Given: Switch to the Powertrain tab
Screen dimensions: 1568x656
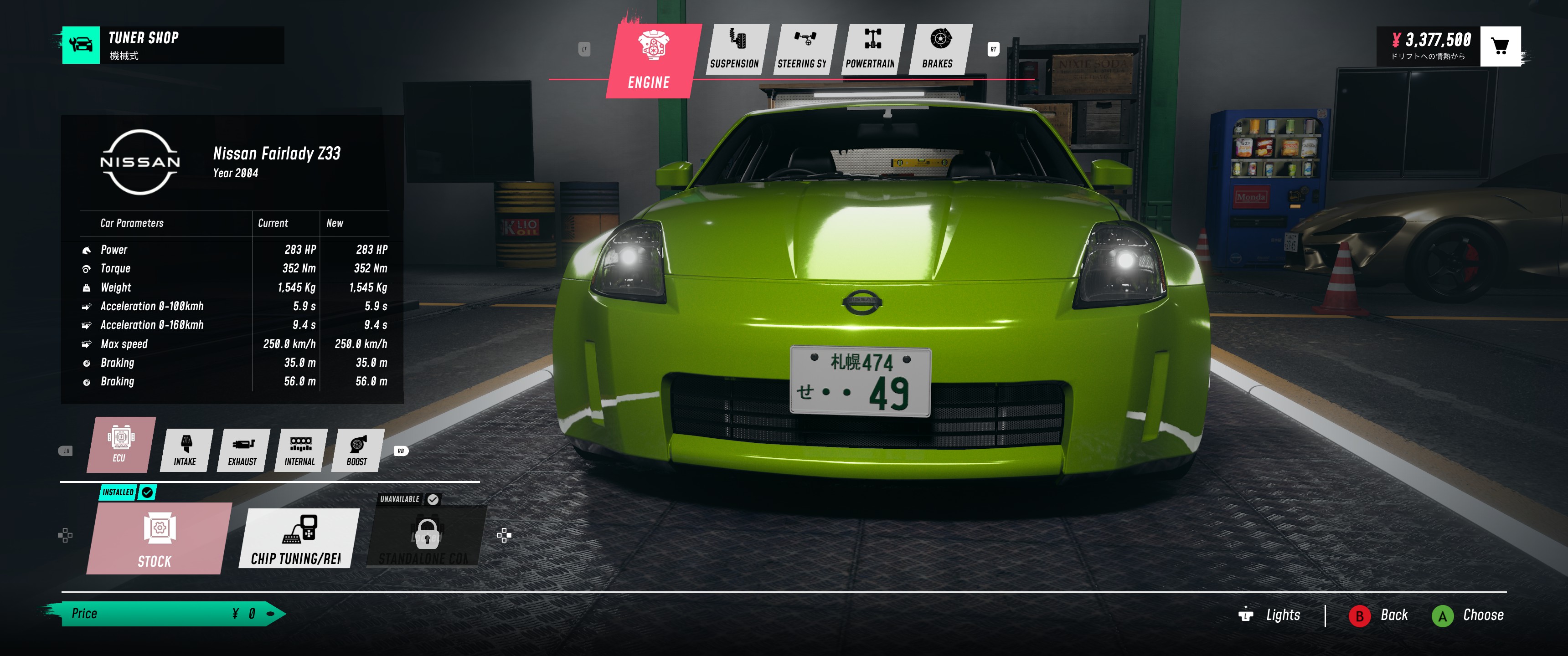Looking at the screenshot, I should (871, 49).
